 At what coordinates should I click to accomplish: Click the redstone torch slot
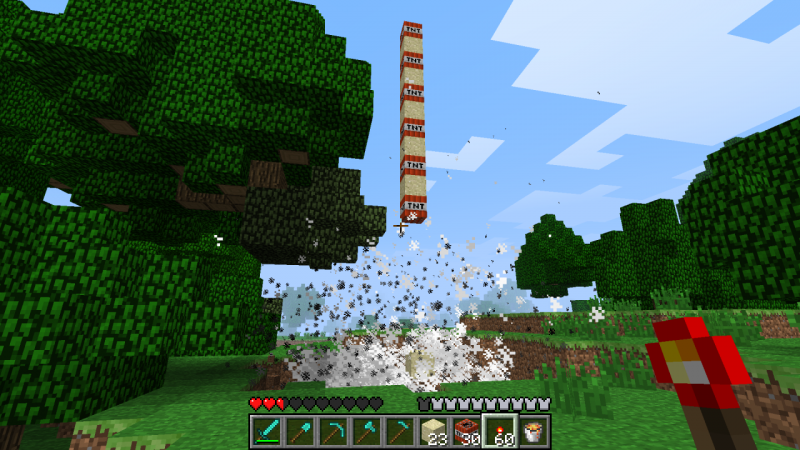(x=500, y=431)
